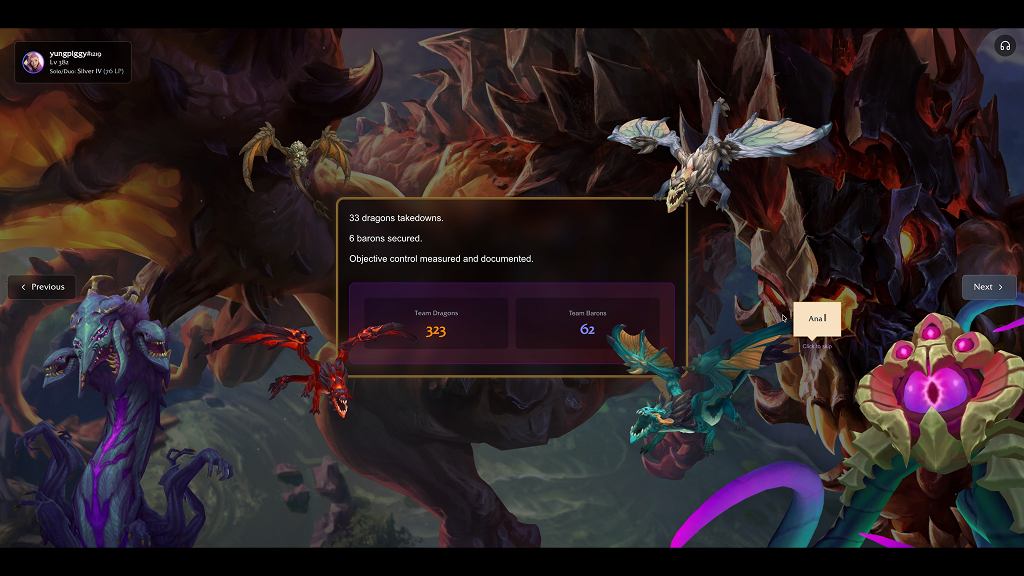The image size is (1024, 576).
Task: Click the speech bubble to skip narration
Action: [817, 318]
